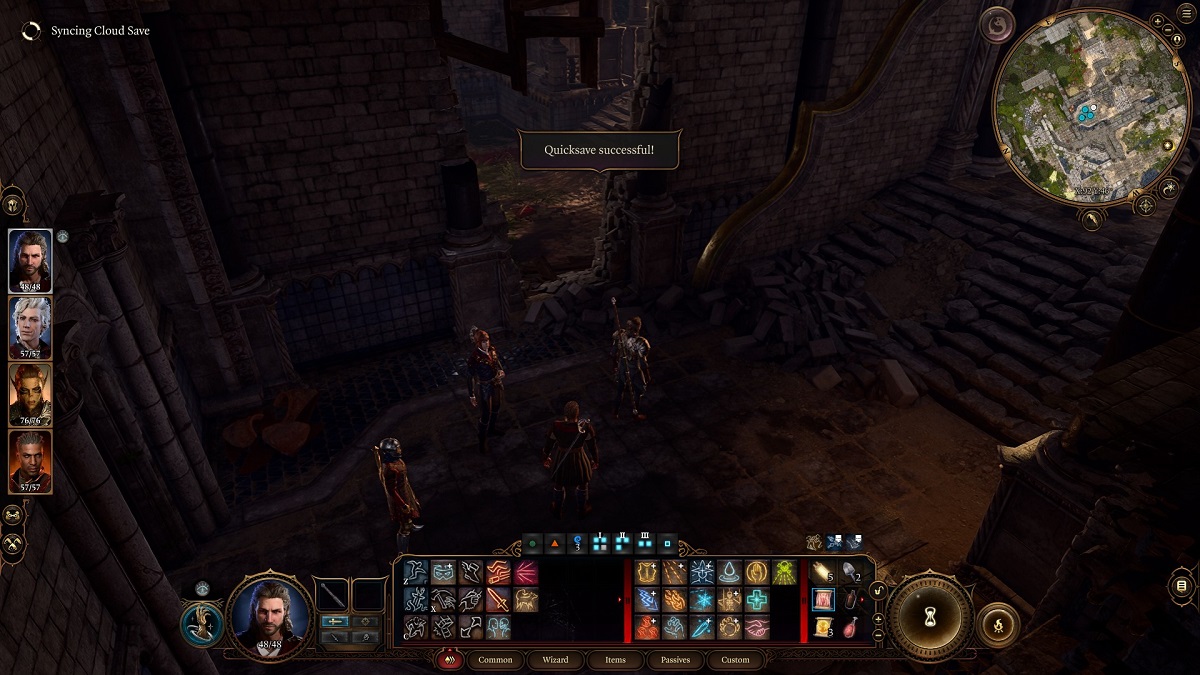
Task: Switch to the Common hotbar tab
Action: [495, 660]
